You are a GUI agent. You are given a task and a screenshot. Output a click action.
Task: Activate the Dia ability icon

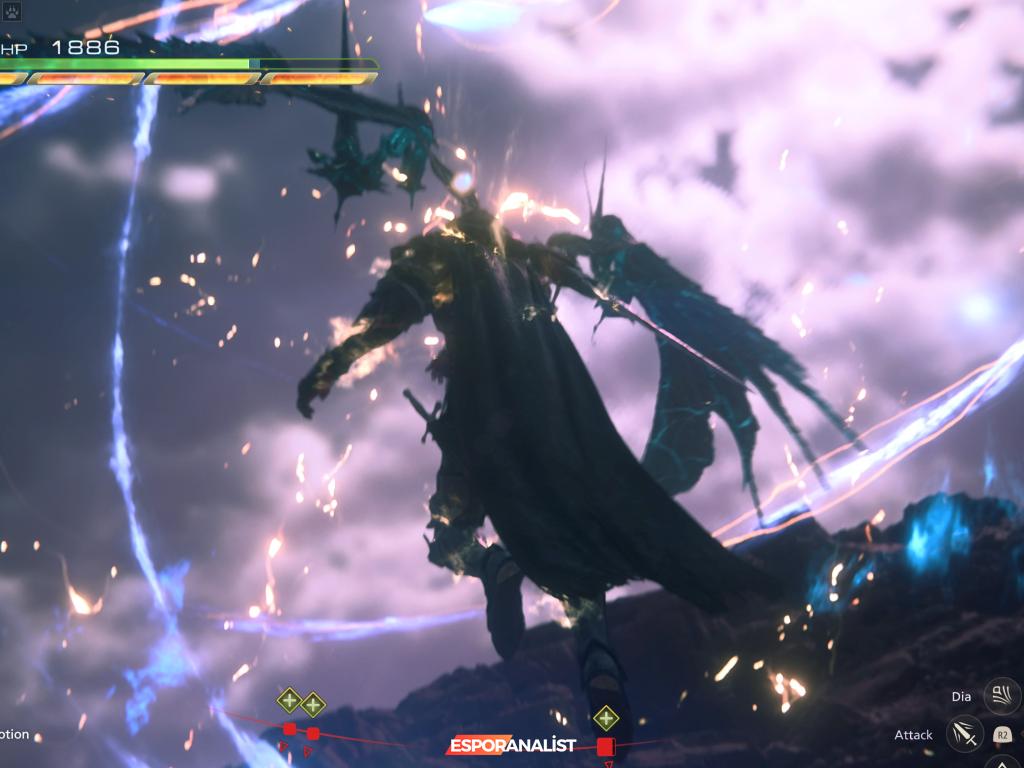click(x=1001, y=695)
